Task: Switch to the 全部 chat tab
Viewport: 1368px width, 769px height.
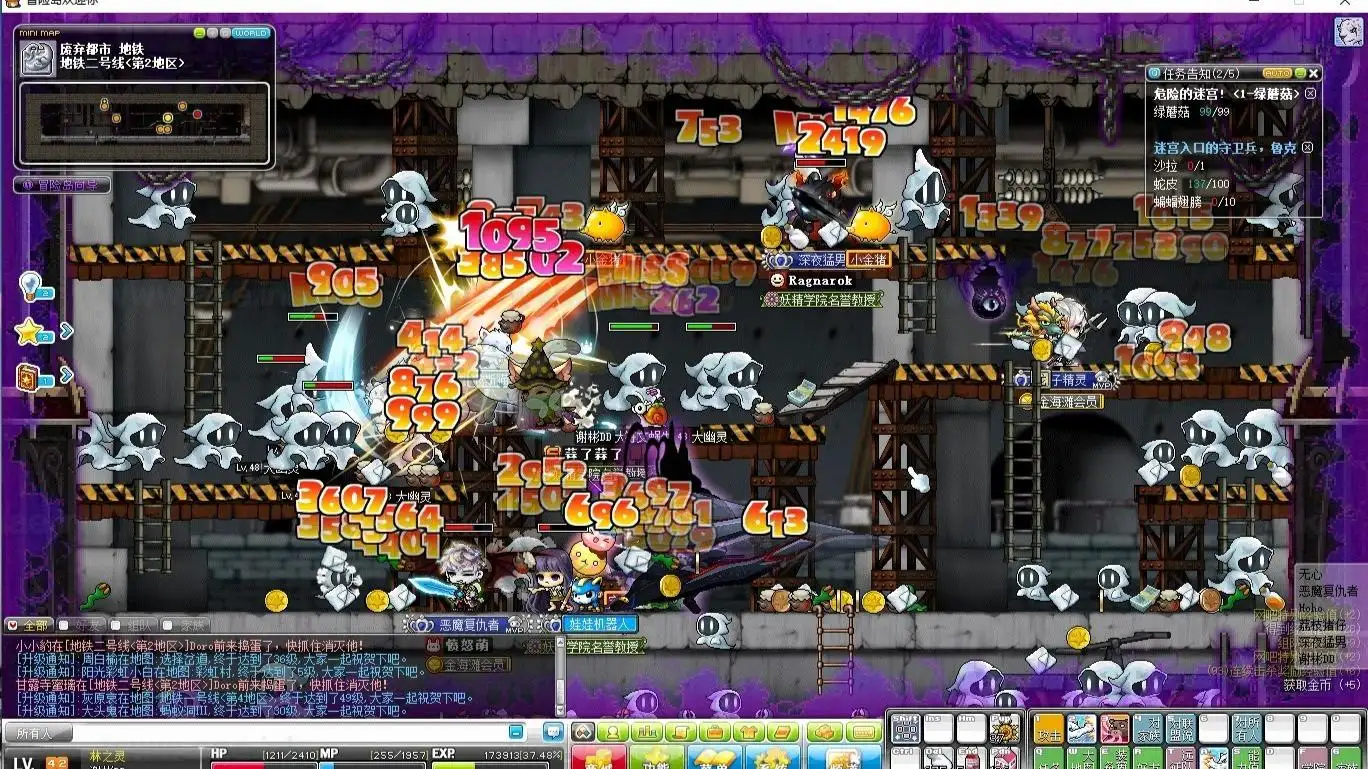Action: tap(28, 625)
